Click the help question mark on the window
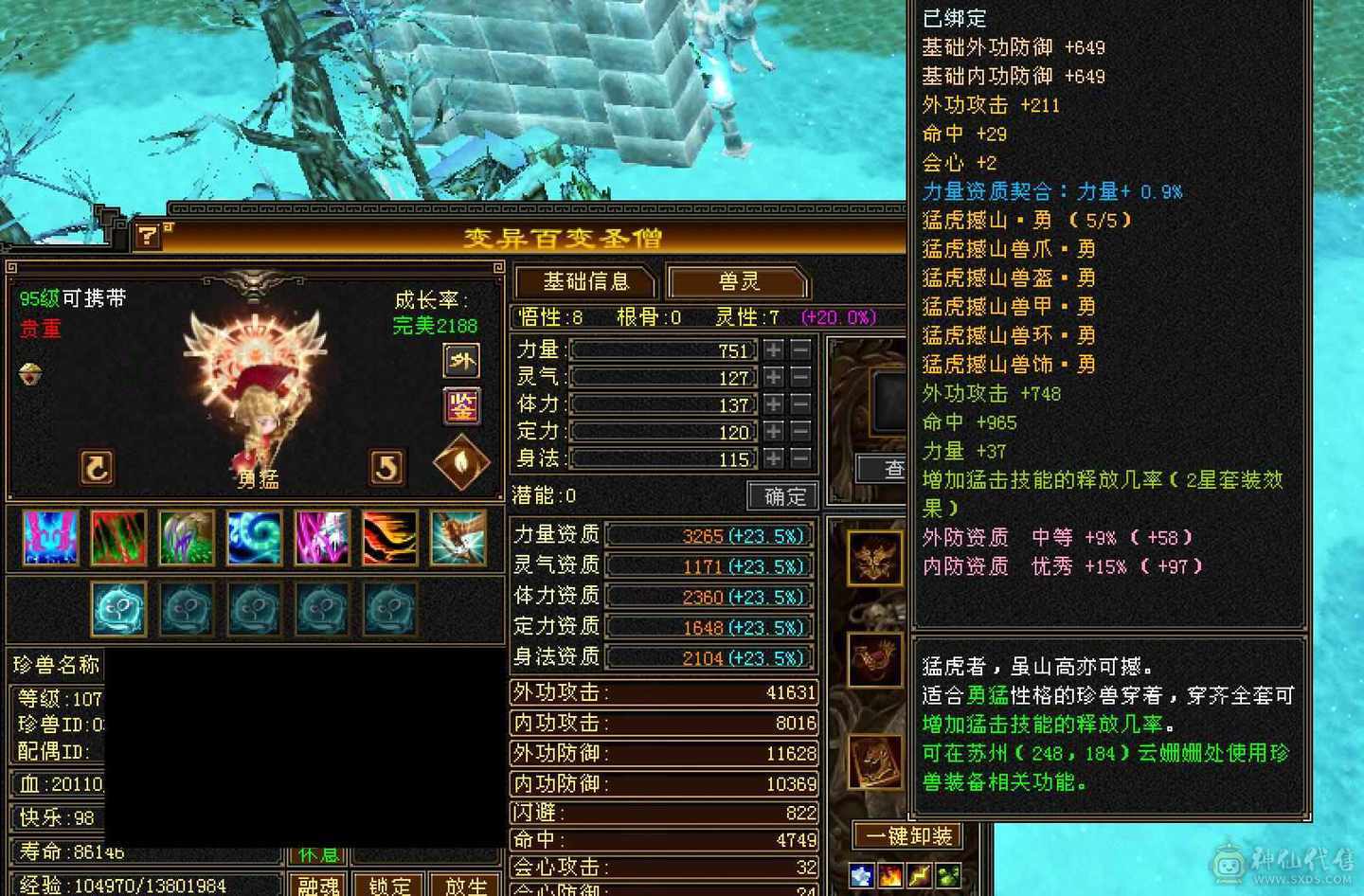The width and height of the screenshot is (1364, 896). tap(147, 236)
